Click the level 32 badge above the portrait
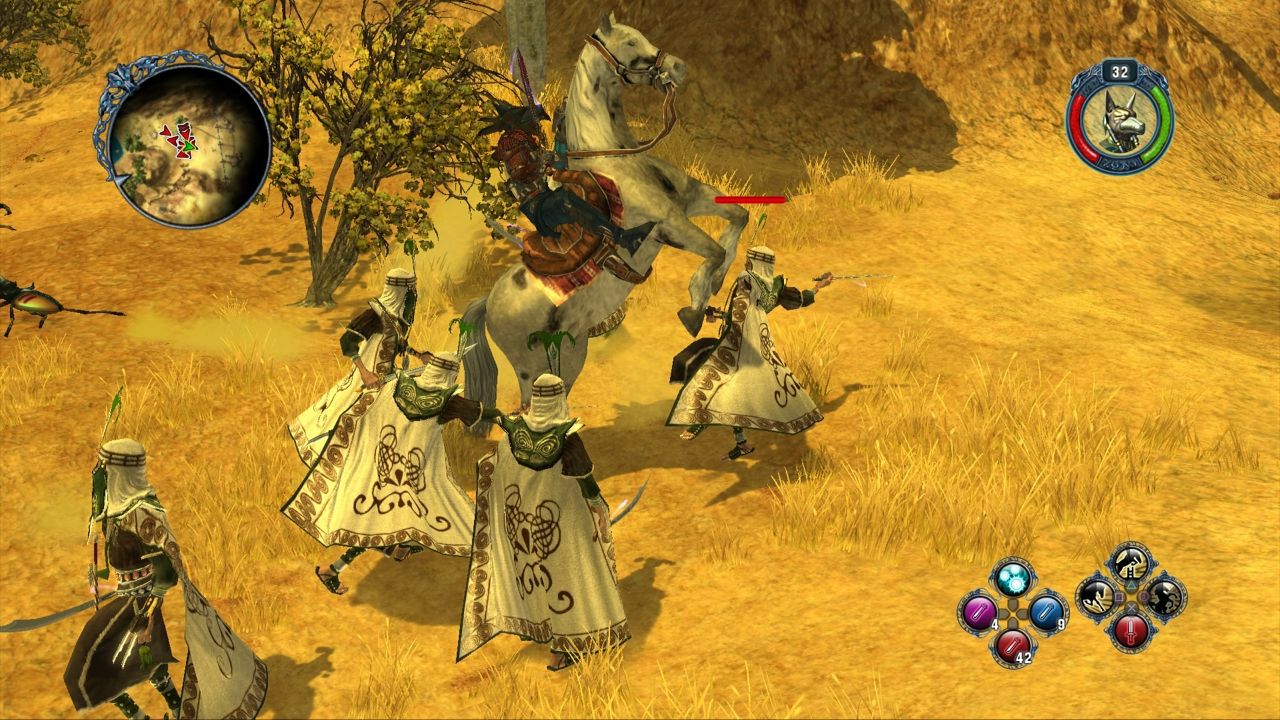 pos(1119,72)
